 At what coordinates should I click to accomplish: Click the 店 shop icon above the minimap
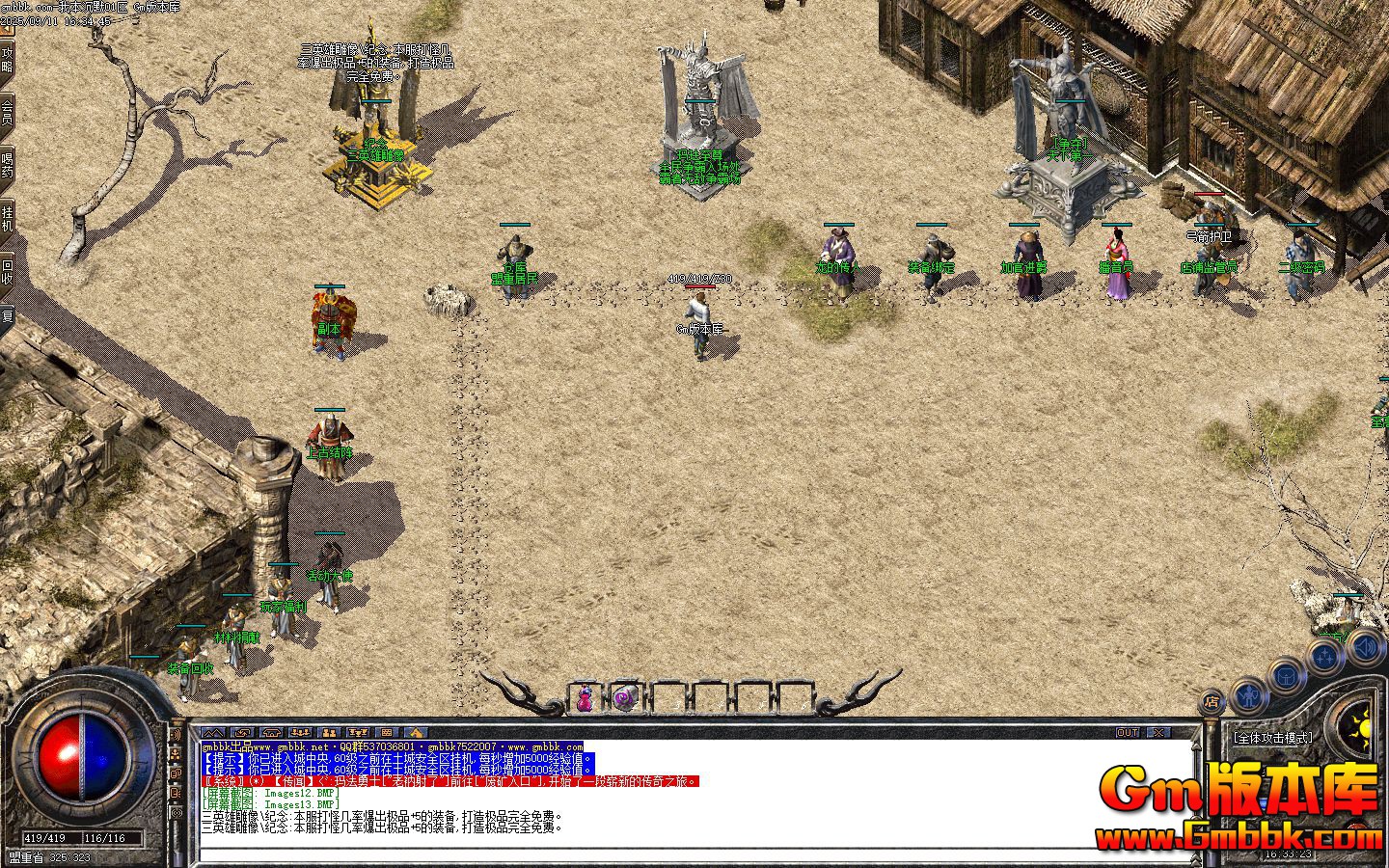click(x=1211, y=701)
